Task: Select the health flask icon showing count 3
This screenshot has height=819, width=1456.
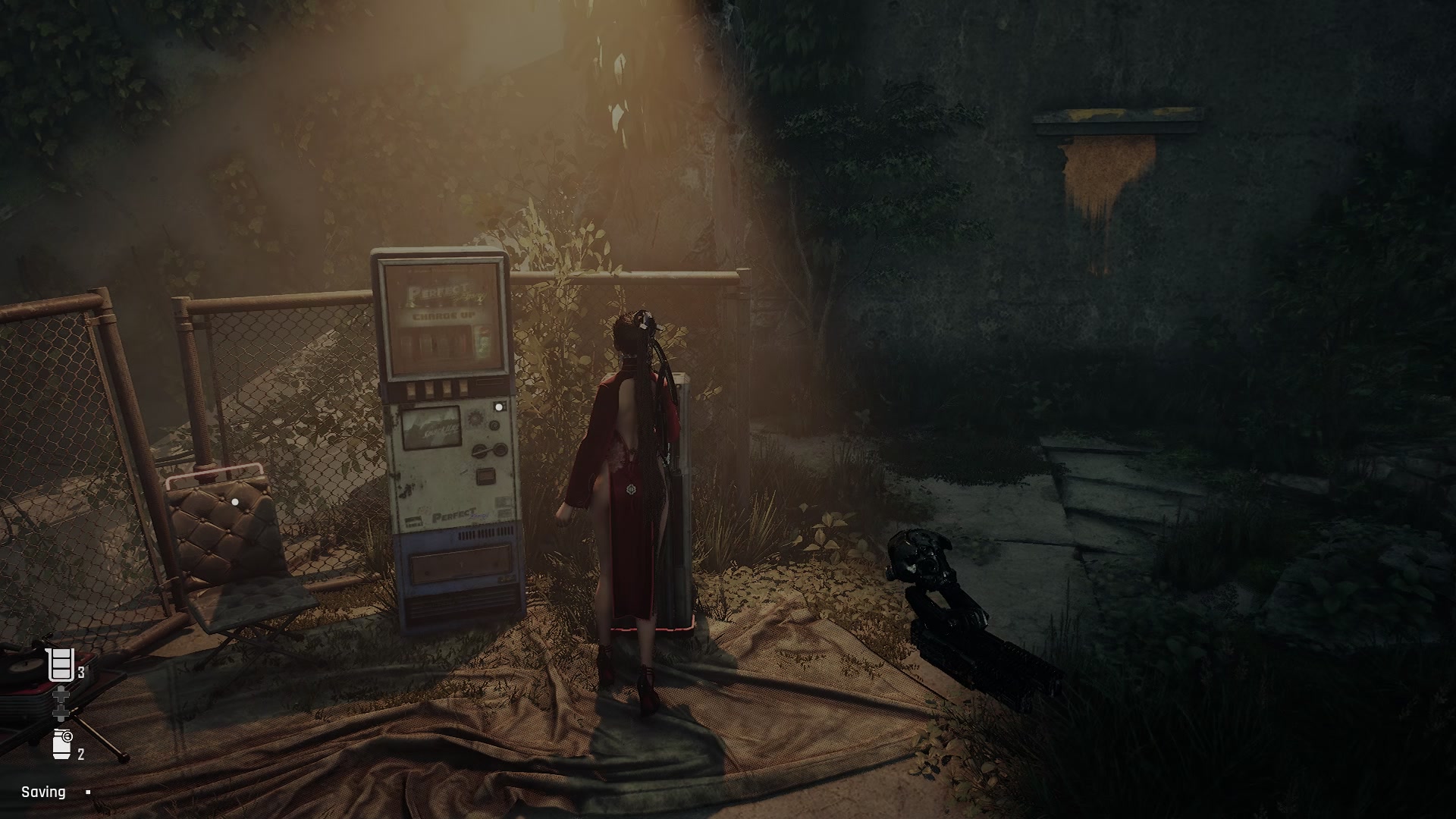Action: (x=61, y=664)
